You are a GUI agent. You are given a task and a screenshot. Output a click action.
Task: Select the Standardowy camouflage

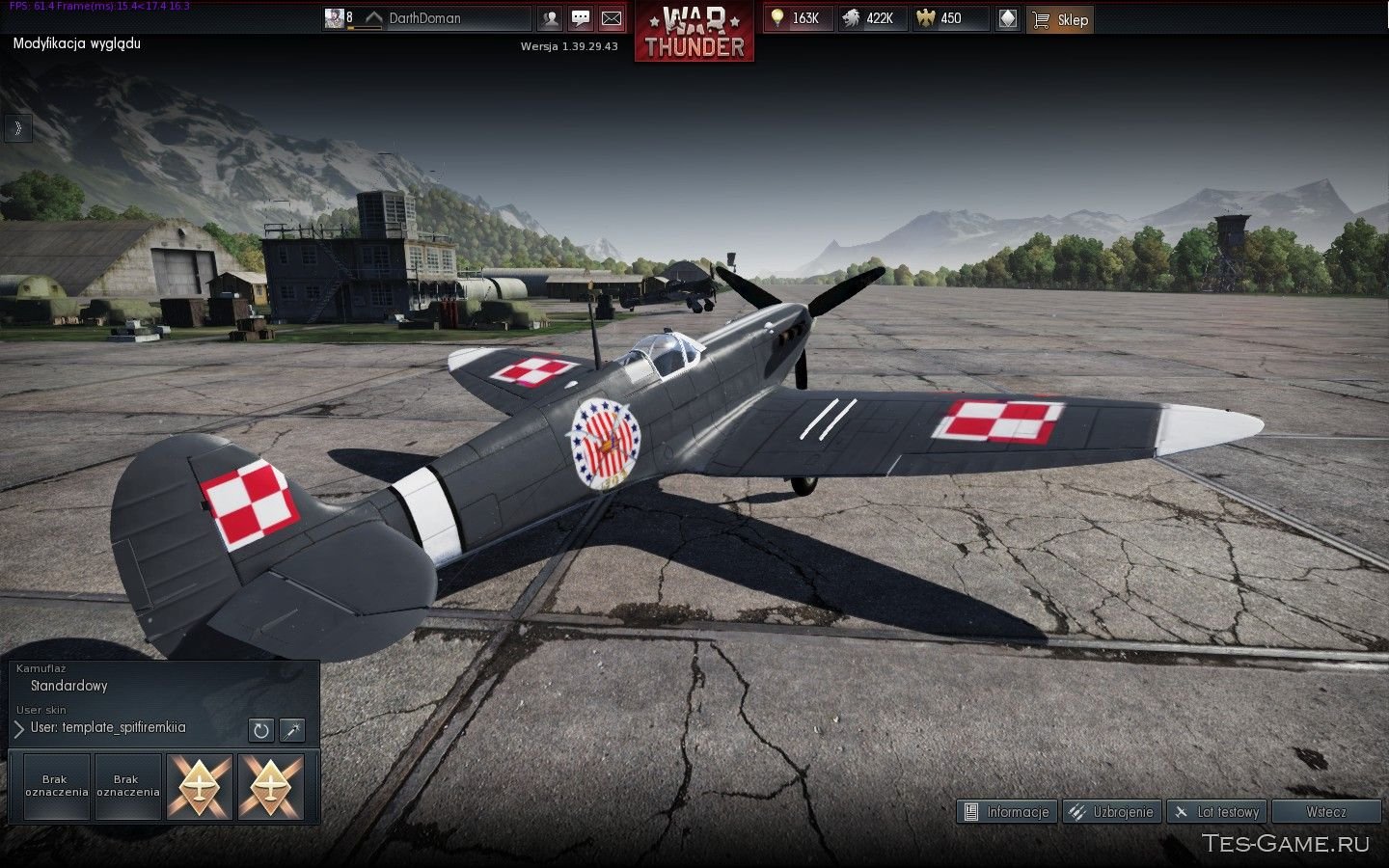[x=68, y=686]
